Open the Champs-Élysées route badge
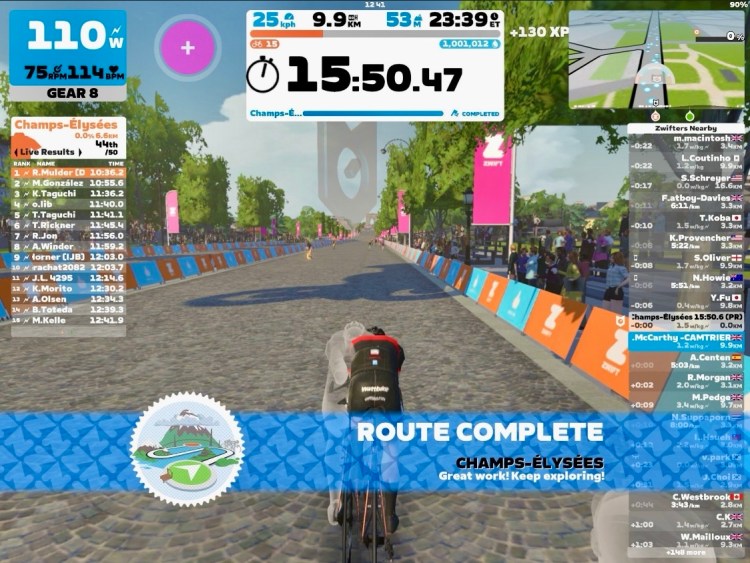Screen dimensions: 750x563 pyautogui.click(x=187, y=447)
